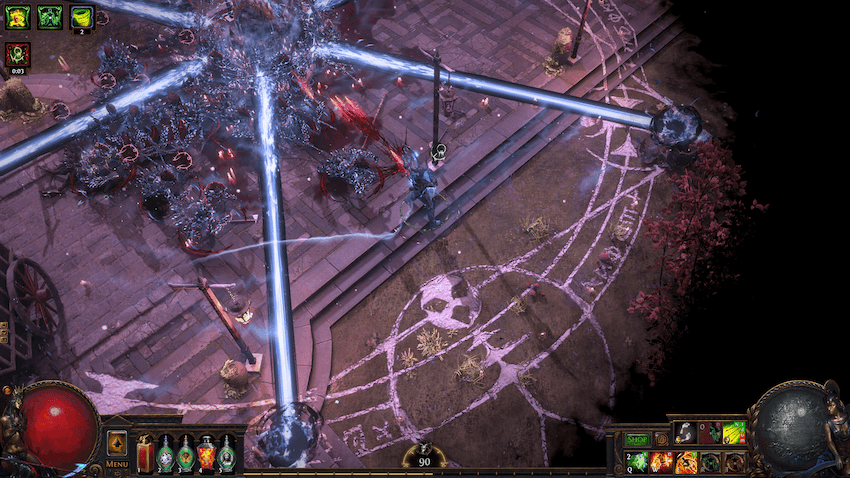Click the green aura buff icon

(49, 16)
